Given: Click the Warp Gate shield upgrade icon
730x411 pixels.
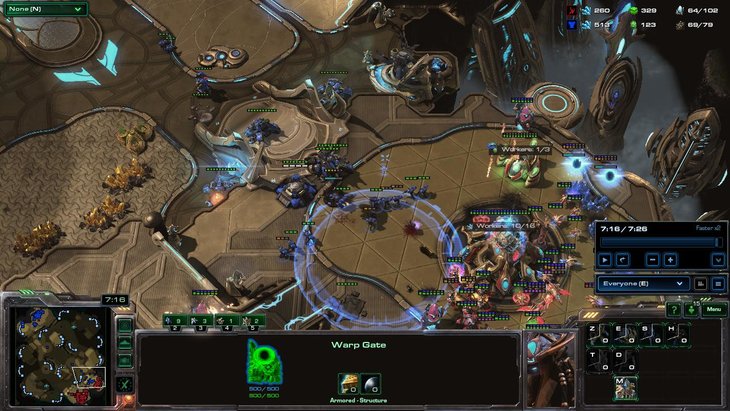Looking at the screenshot, I should 371,383.
